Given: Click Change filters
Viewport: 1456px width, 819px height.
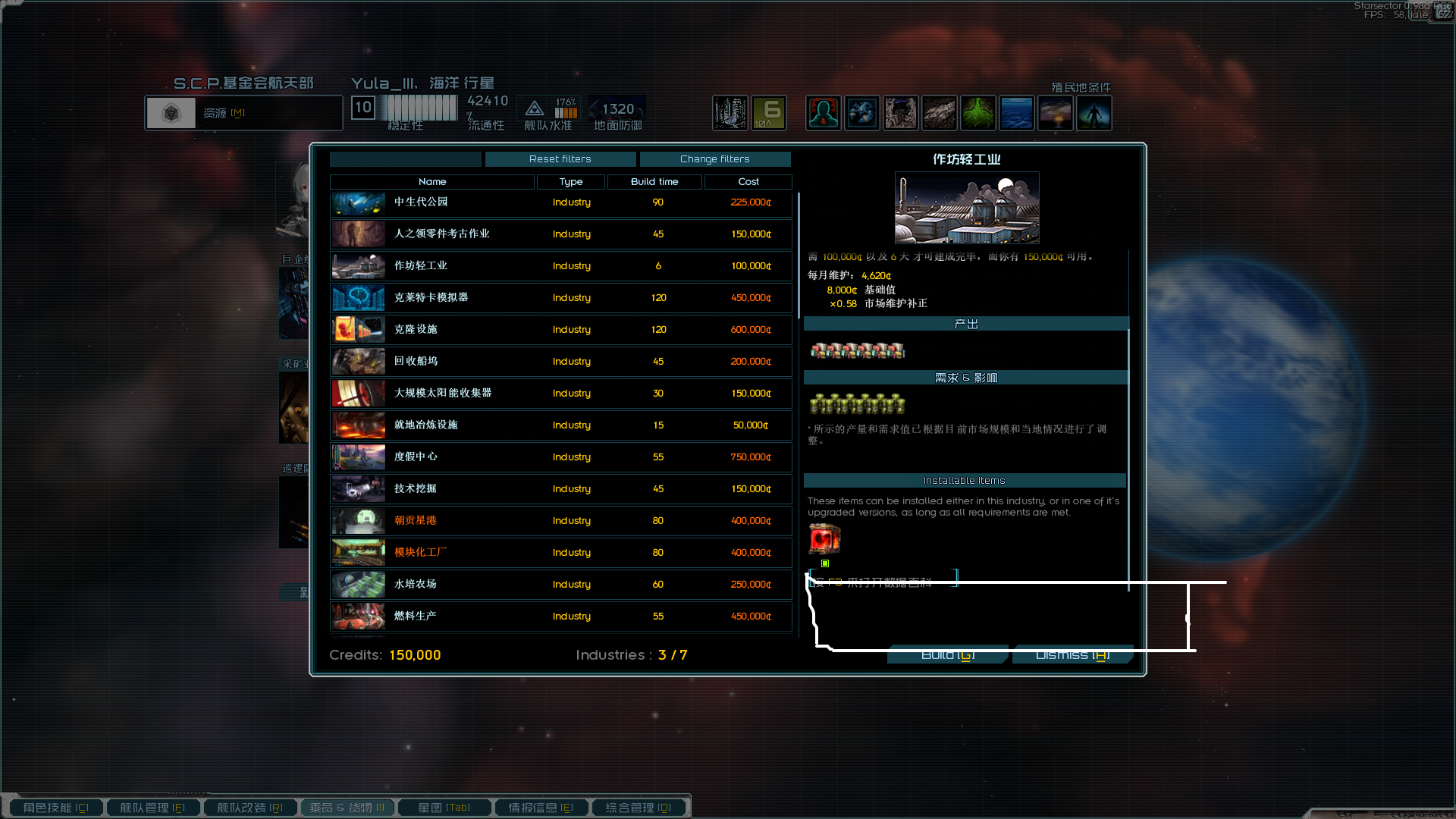Looking at the screenshot, I should tap(715, 159).
